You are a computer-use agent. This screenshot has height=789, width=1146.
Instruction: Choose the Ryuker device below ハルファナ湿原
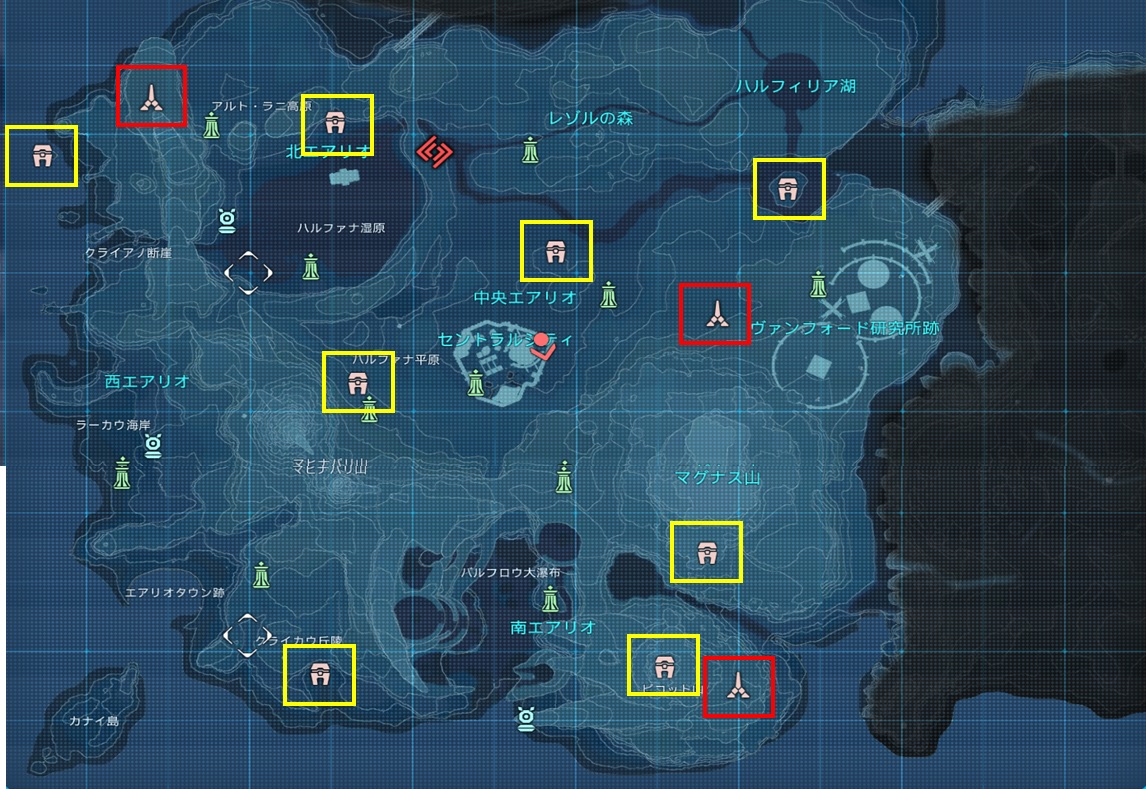click(x=312, y=267)
